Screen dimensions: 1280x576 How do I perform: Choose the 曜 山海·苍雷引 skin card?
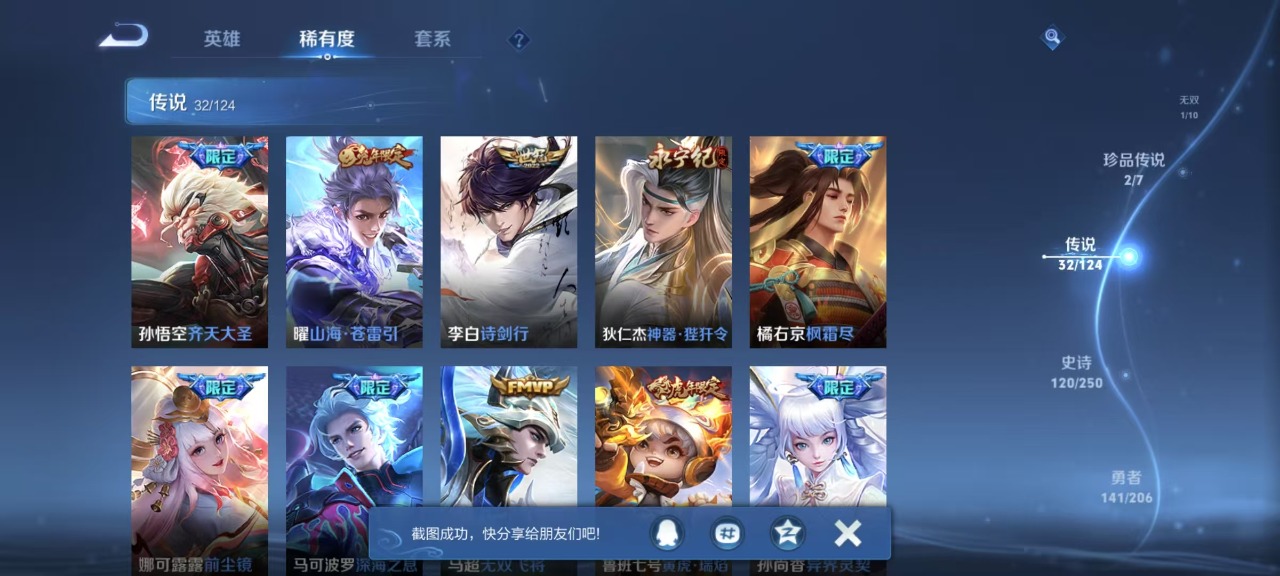354,242
